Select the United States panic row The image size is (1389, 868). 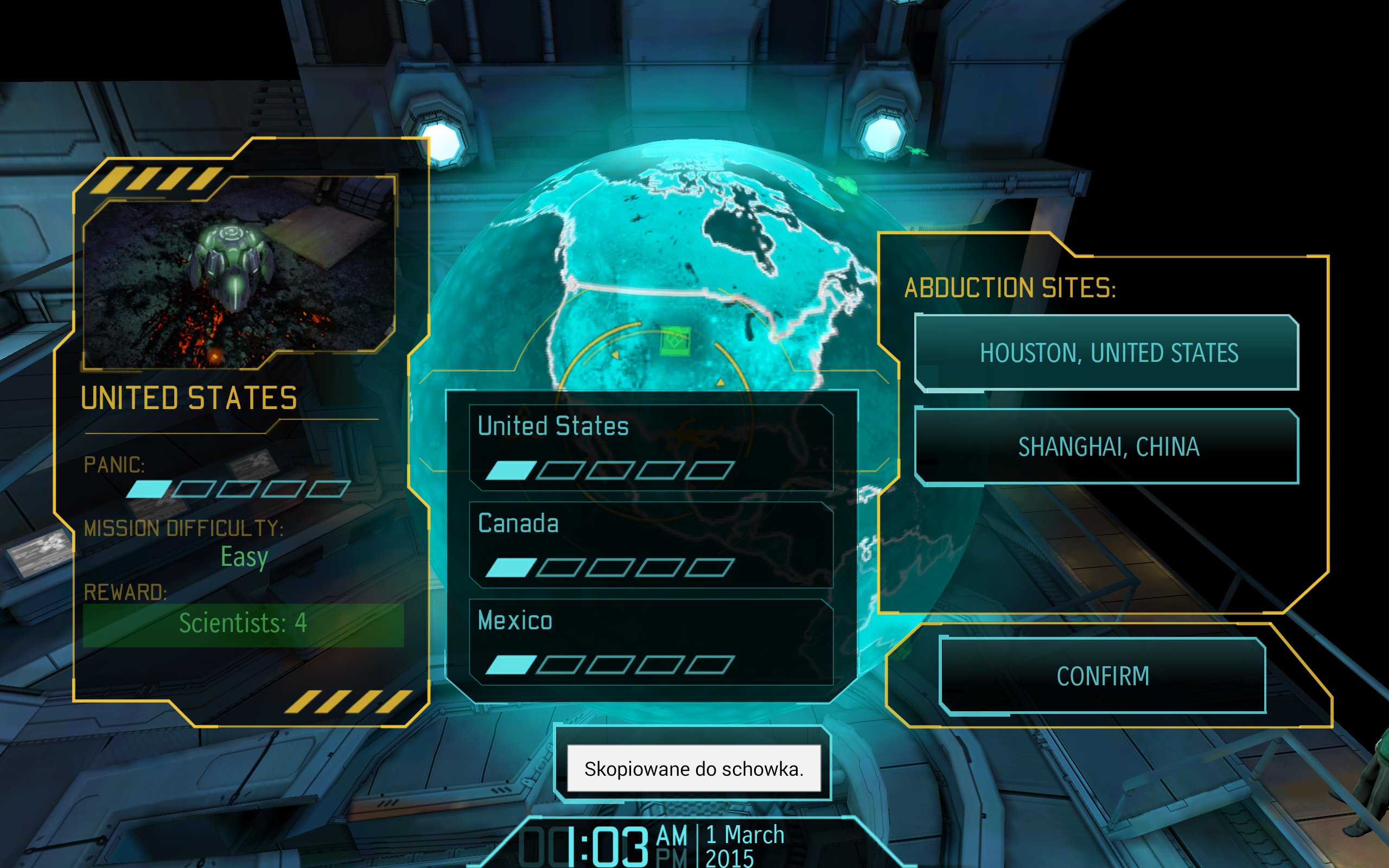click(x=651, y=448)
